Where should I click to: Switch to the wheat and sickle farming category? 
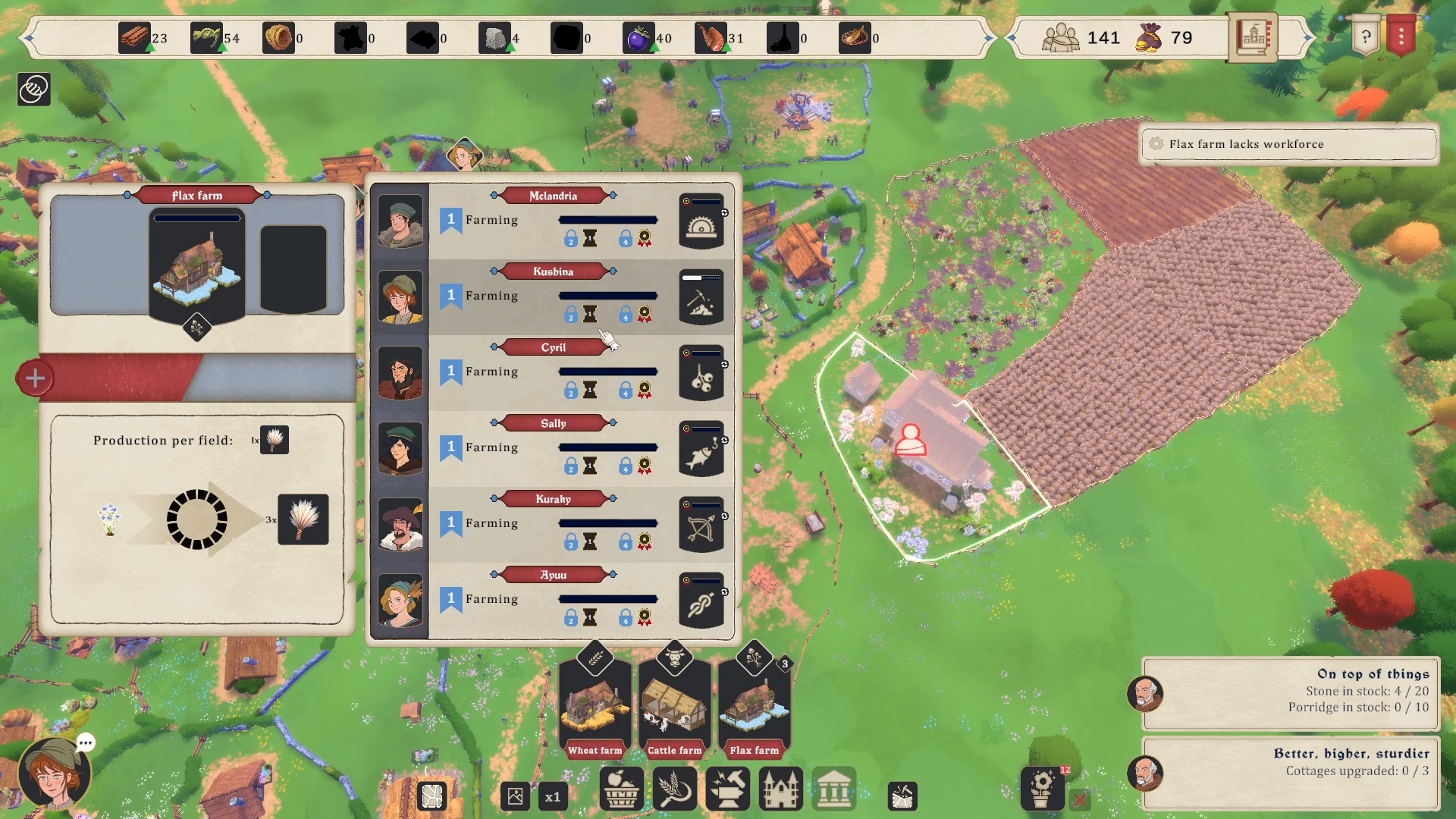[x=674, y=789]
